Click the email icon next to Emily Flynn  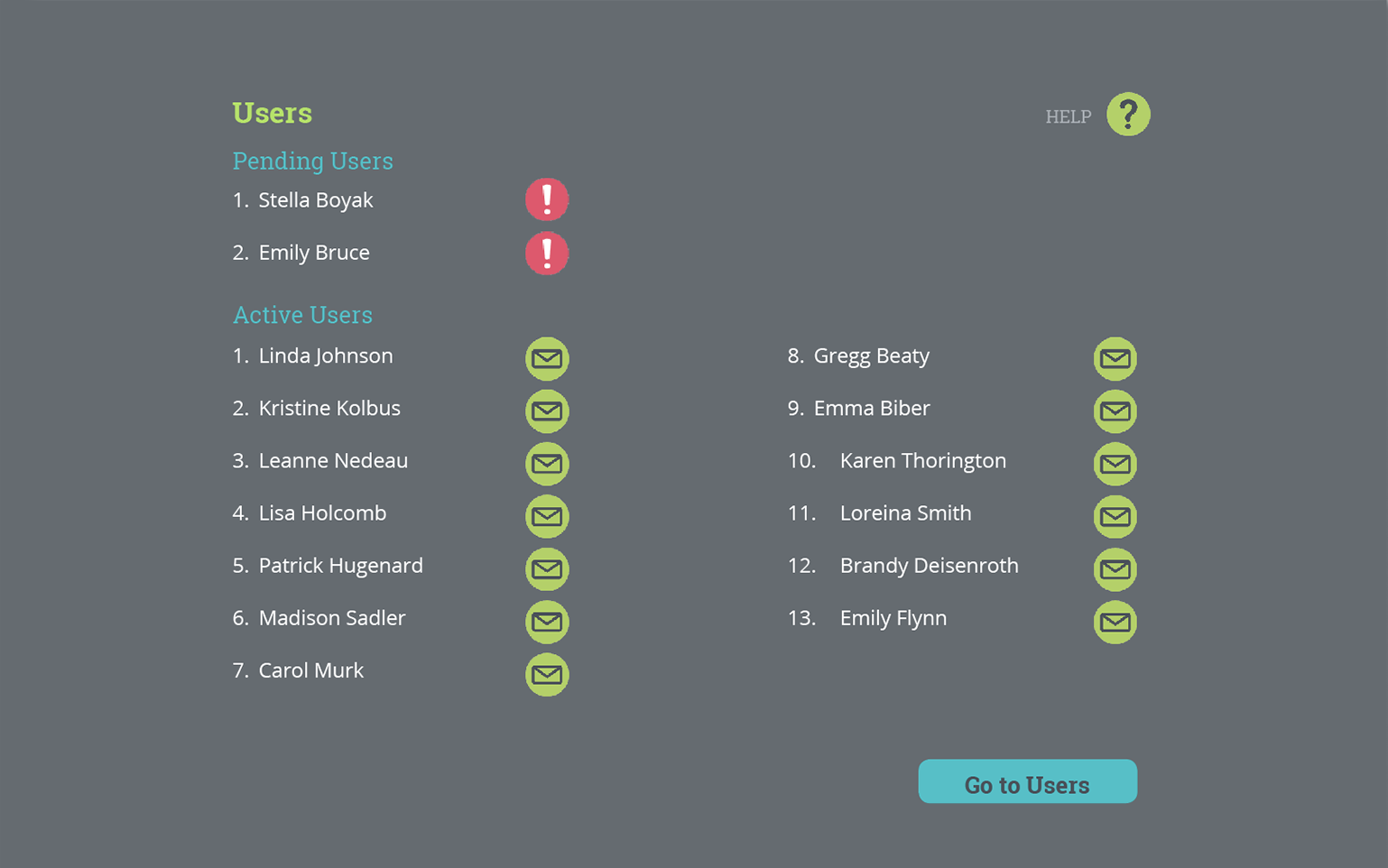(x=1115, y=622)
